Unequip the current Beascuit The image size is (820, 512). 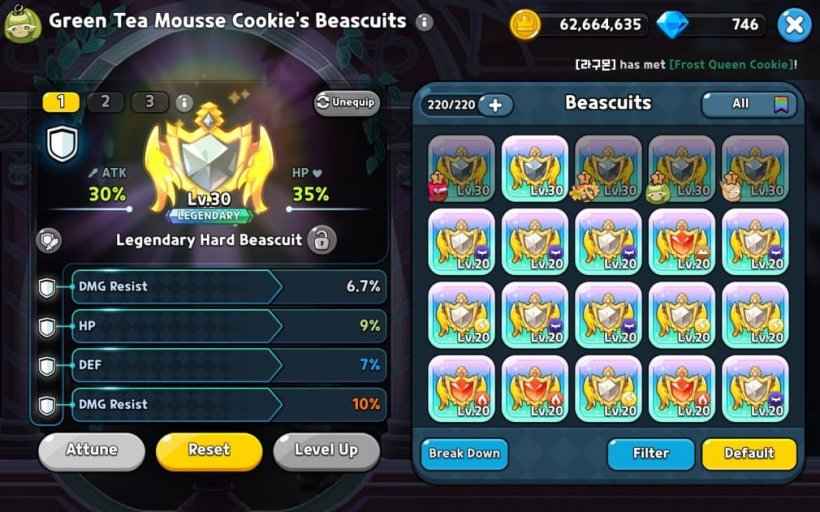click(347, 103)
